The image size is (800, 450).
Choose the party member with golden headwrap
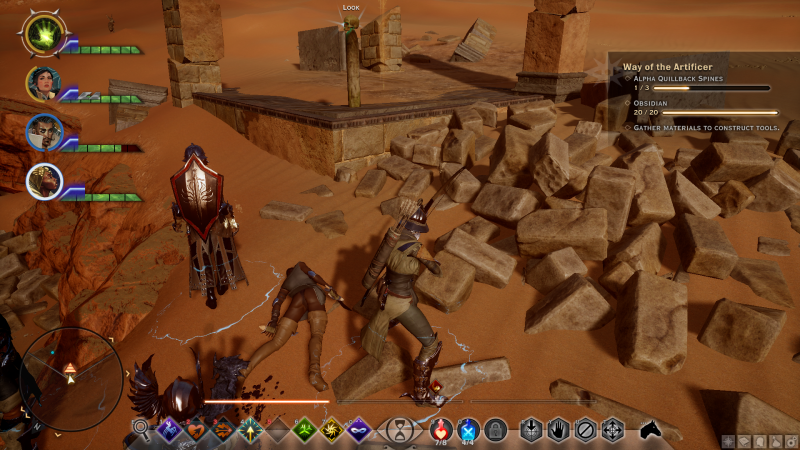[x=44, y=181]
